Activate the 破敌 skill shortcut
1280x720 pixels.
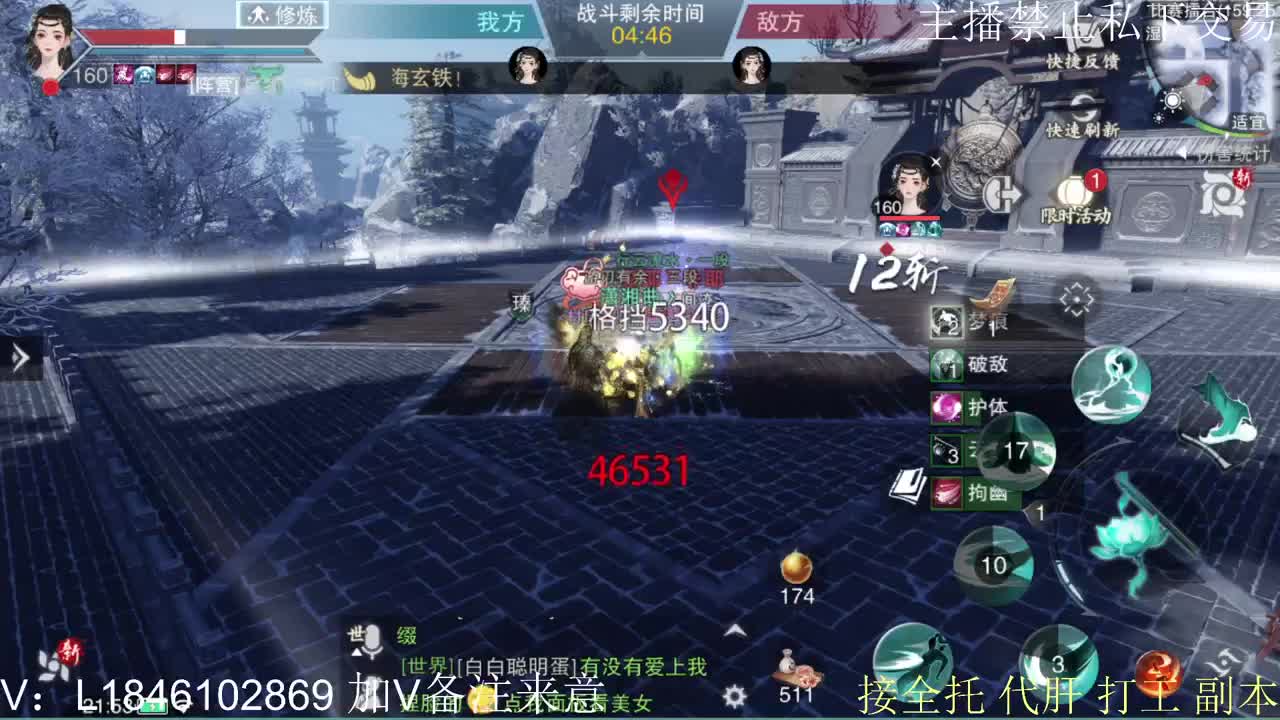pos(946,365)
